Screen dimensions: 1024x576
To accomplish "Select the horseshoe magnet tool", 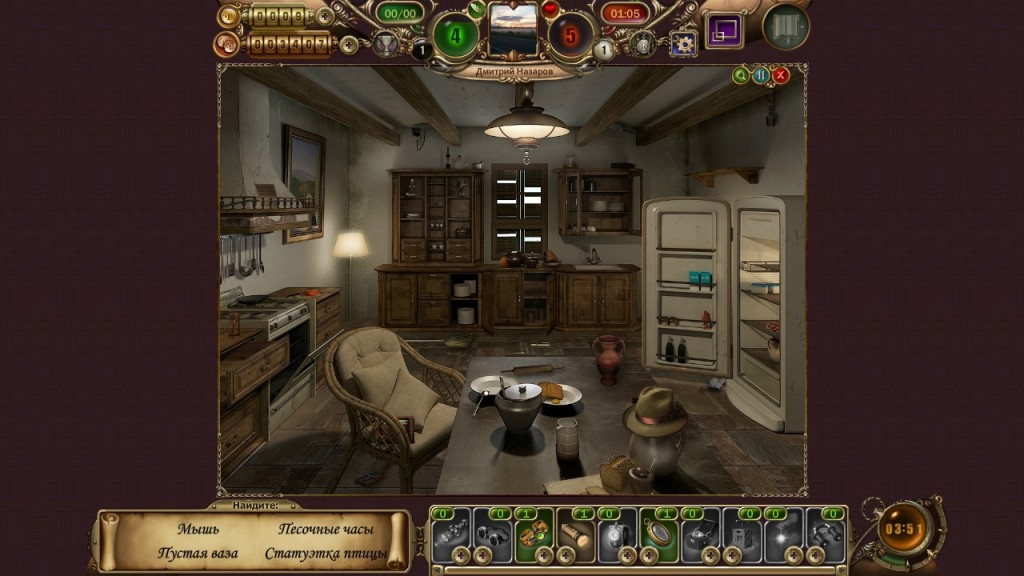I will [826, 535].
